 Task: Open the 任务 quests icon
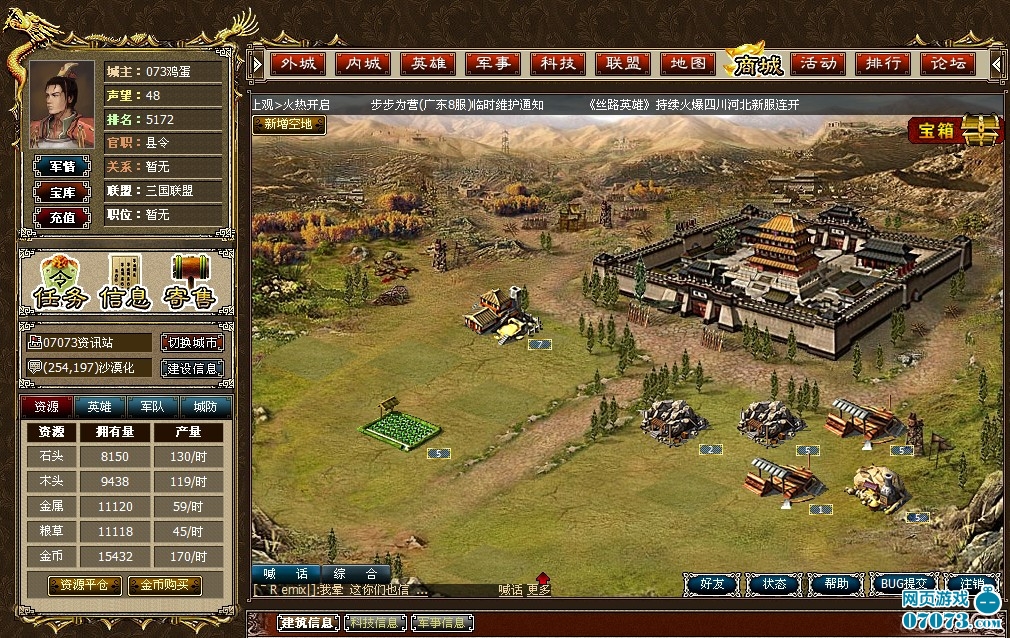click(x=60, y=282)
